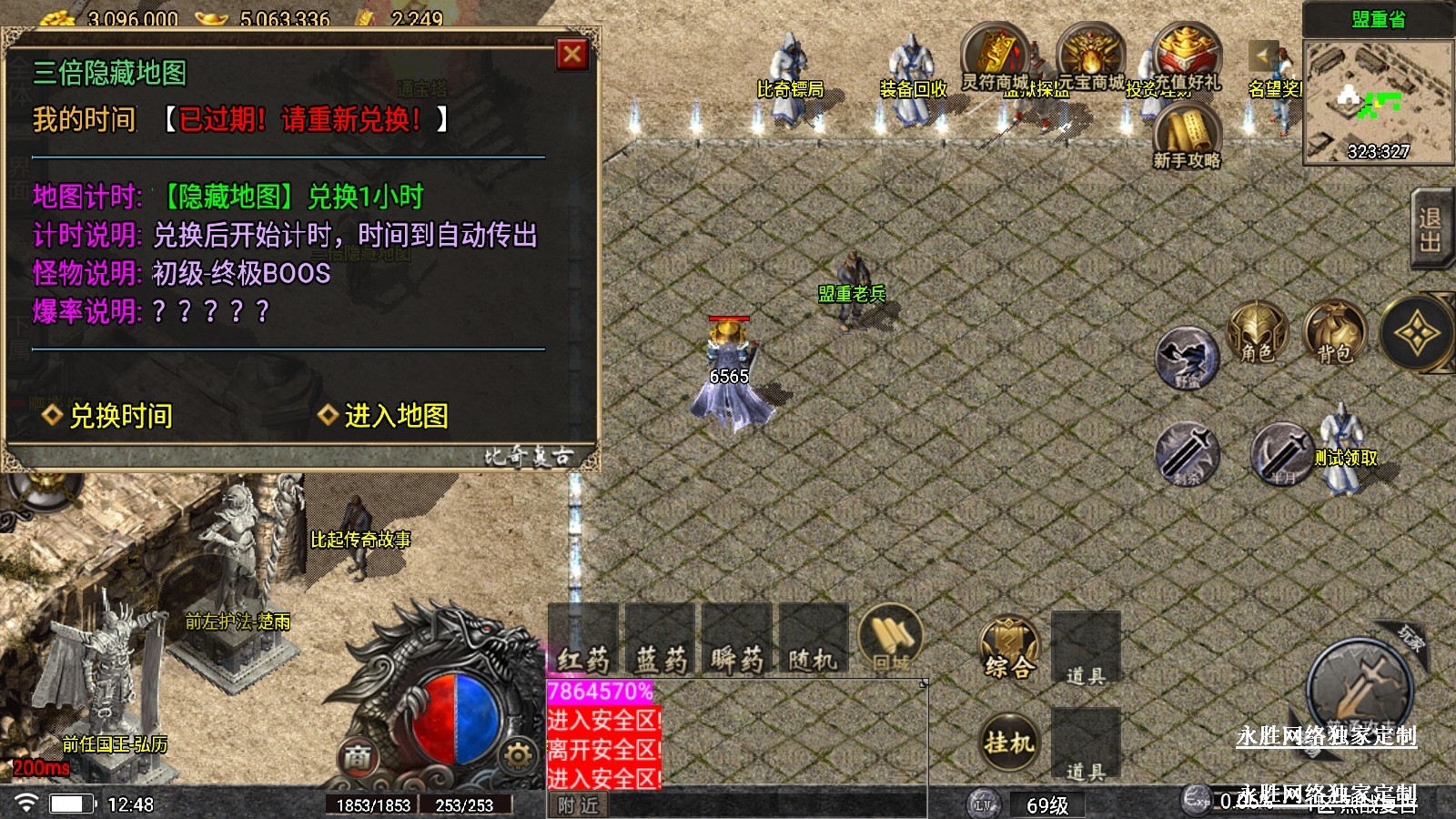Open the 元宝商城 shop icon
The image size is (1456, 819).
1090,56
